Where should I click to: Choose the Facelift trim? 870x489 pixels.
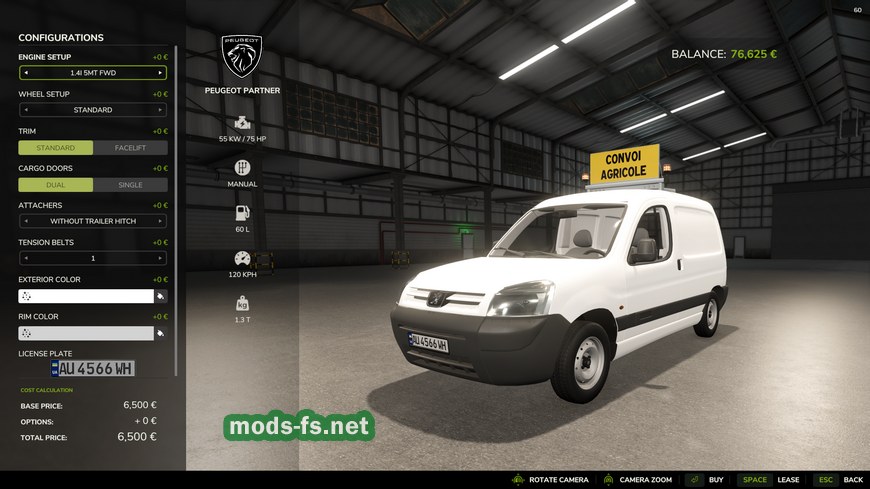click(130, 147)
